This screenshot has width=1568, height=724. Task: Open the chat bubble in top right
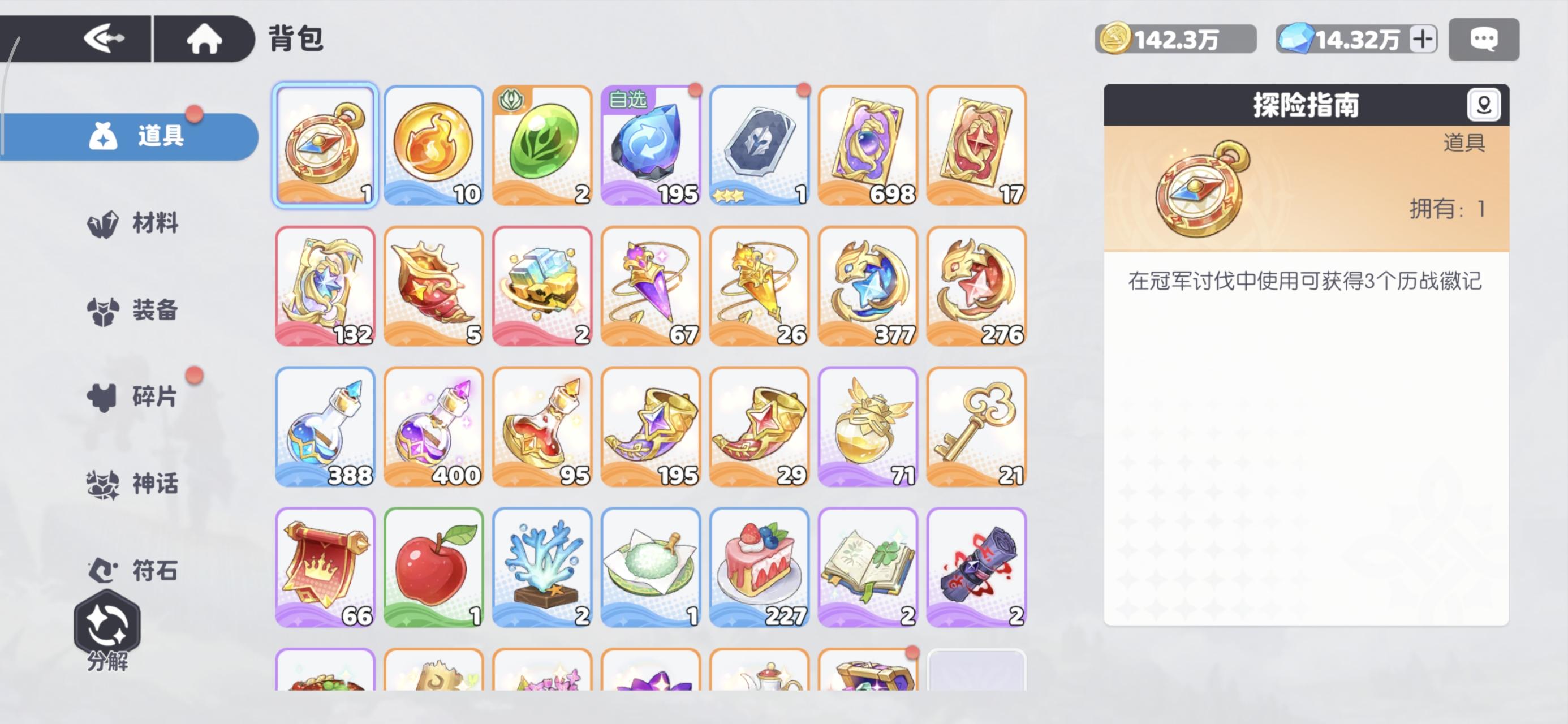tap(1484, 39)
